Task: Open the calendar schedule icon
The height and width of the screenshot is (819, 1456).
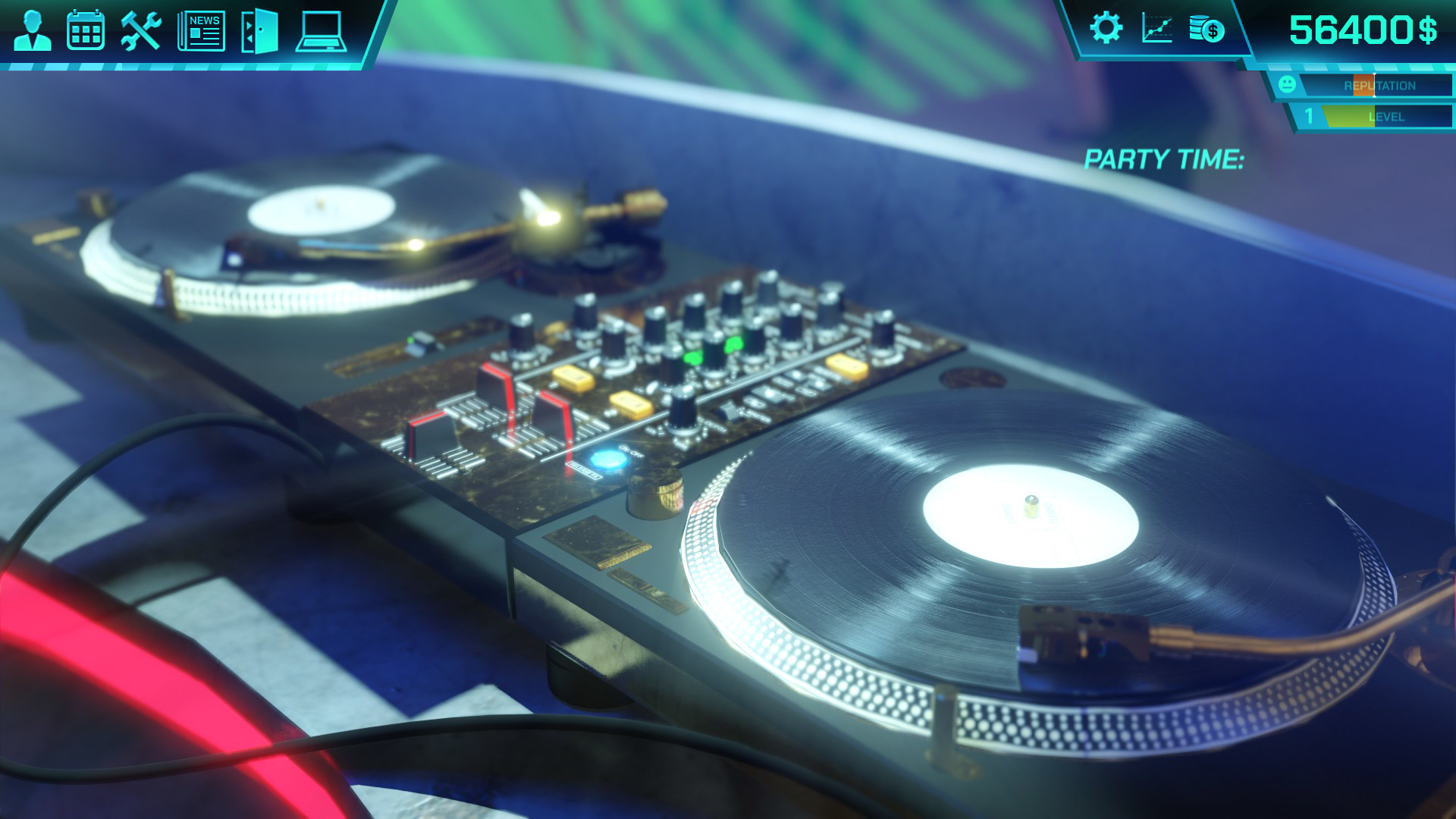Action: click(86, 31)
